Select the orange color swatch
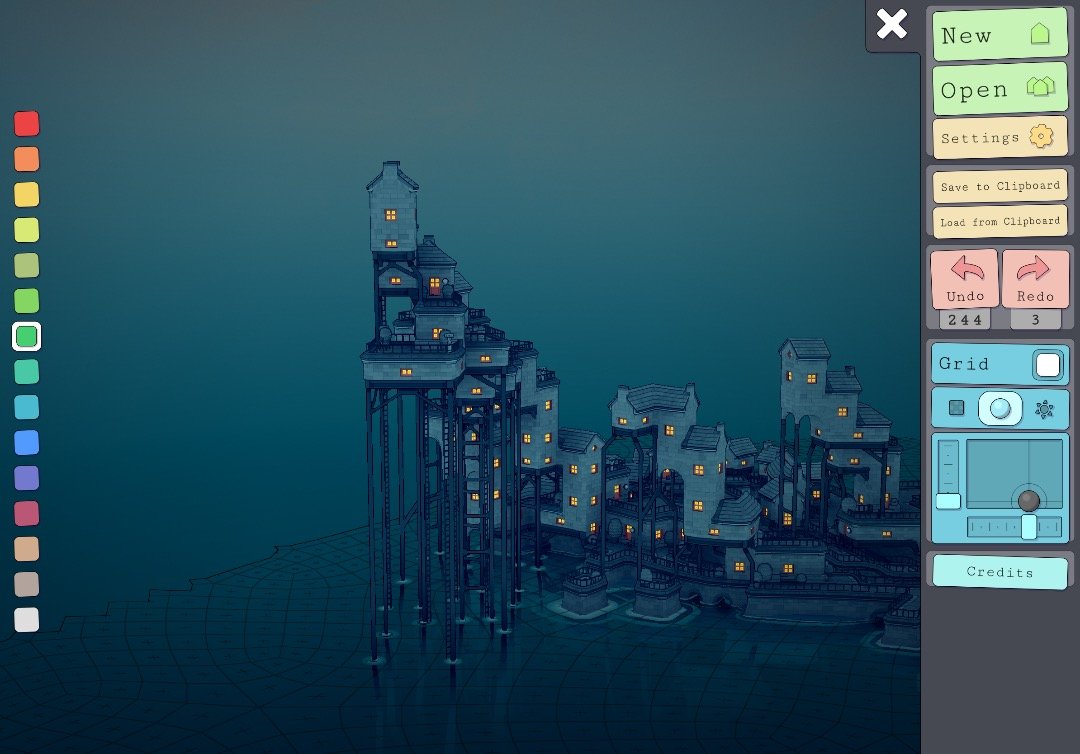 click(x=27, y=159)
